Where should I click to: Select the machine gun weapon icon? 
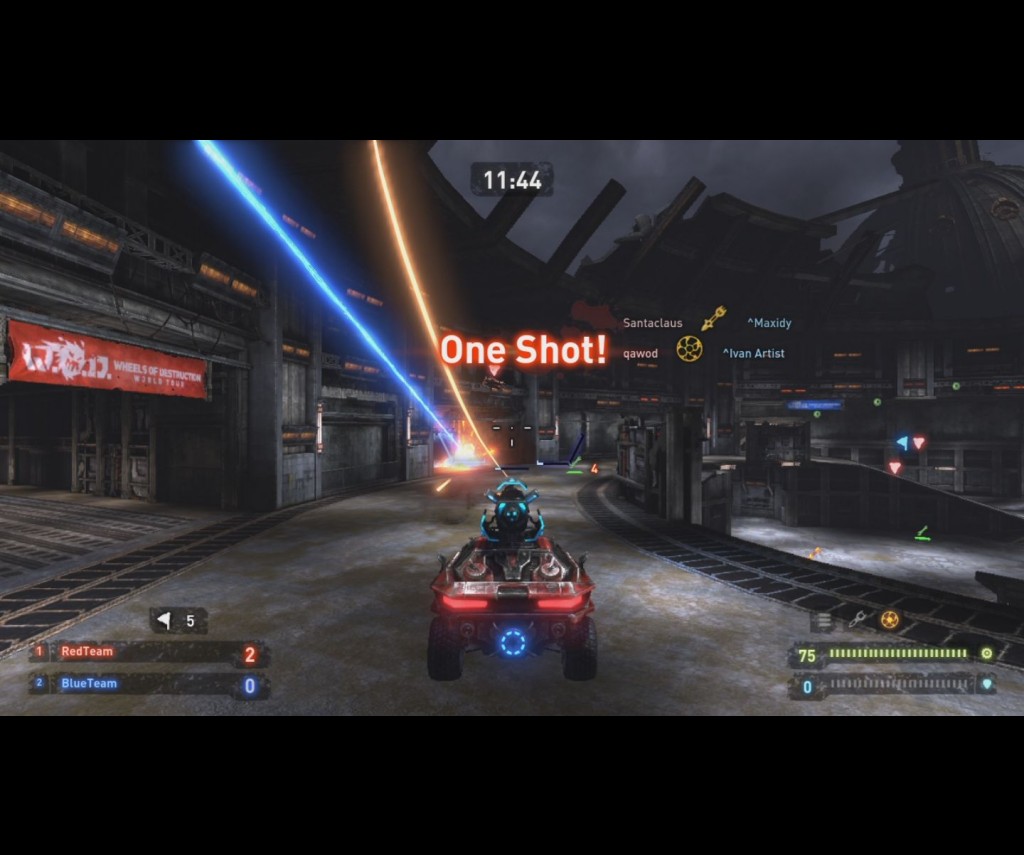(x=823, y=620)
